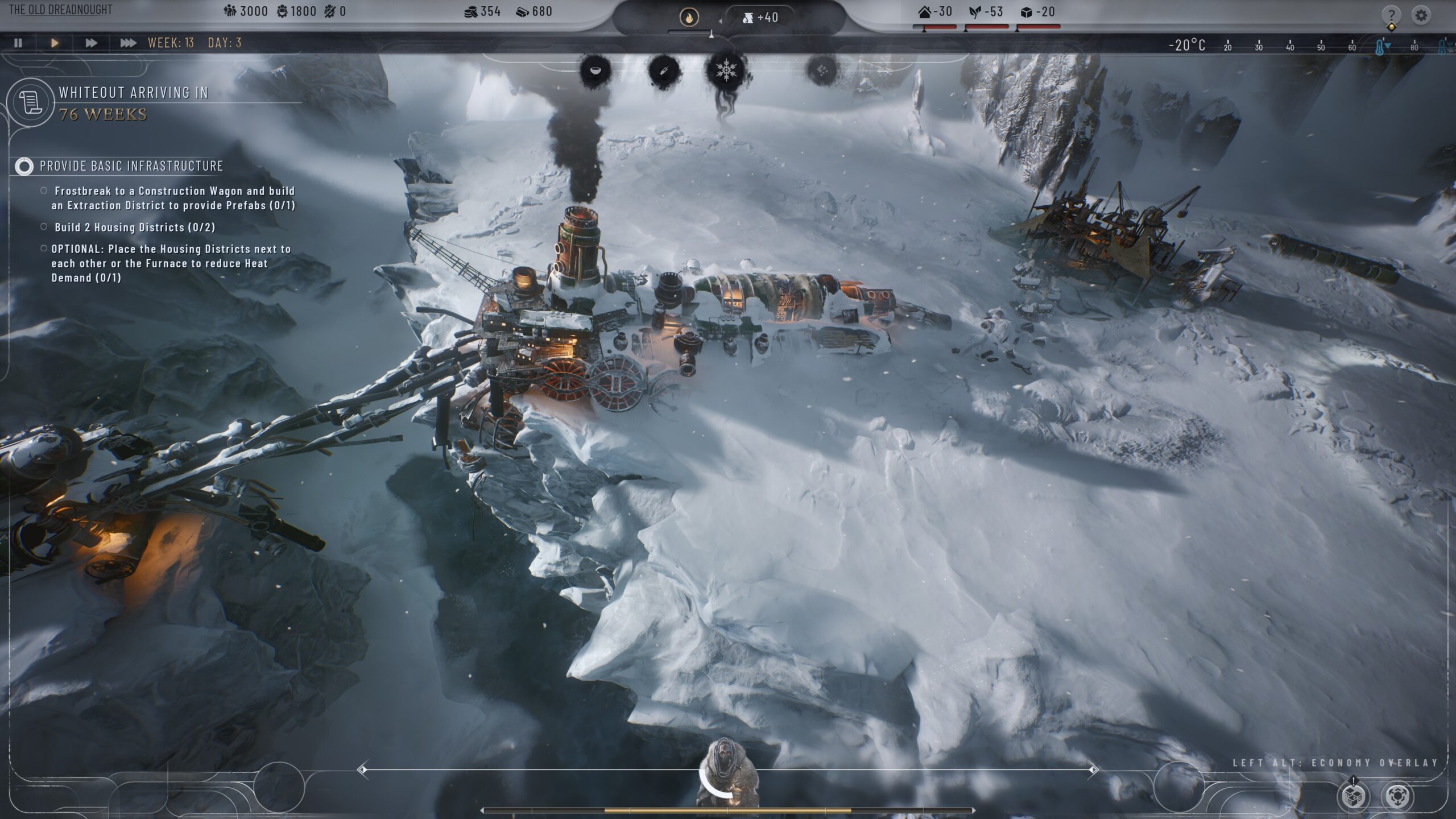This screenshot has width=1456, height=819.
Task: Open the syringe disease problem bubble
Action: [664, 71]
